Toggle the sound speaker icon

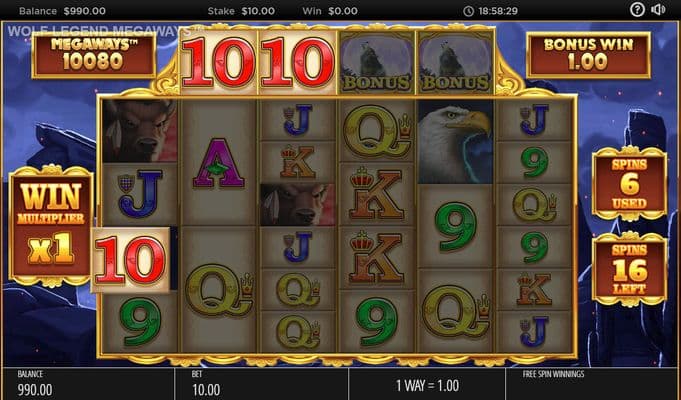(x=659, y=10)
